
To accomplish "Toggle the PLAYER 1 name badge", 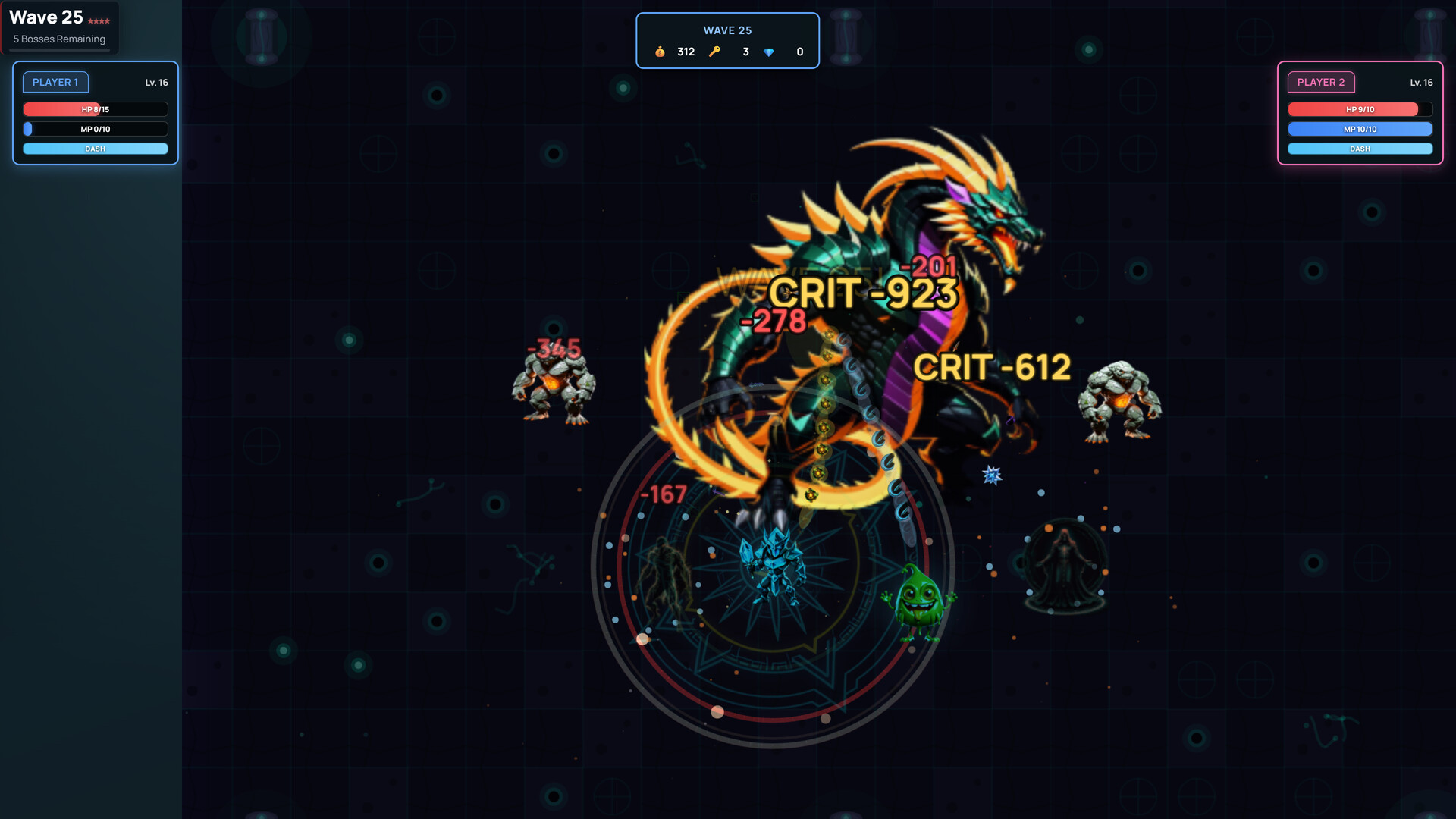I will (x=55, y=82).
